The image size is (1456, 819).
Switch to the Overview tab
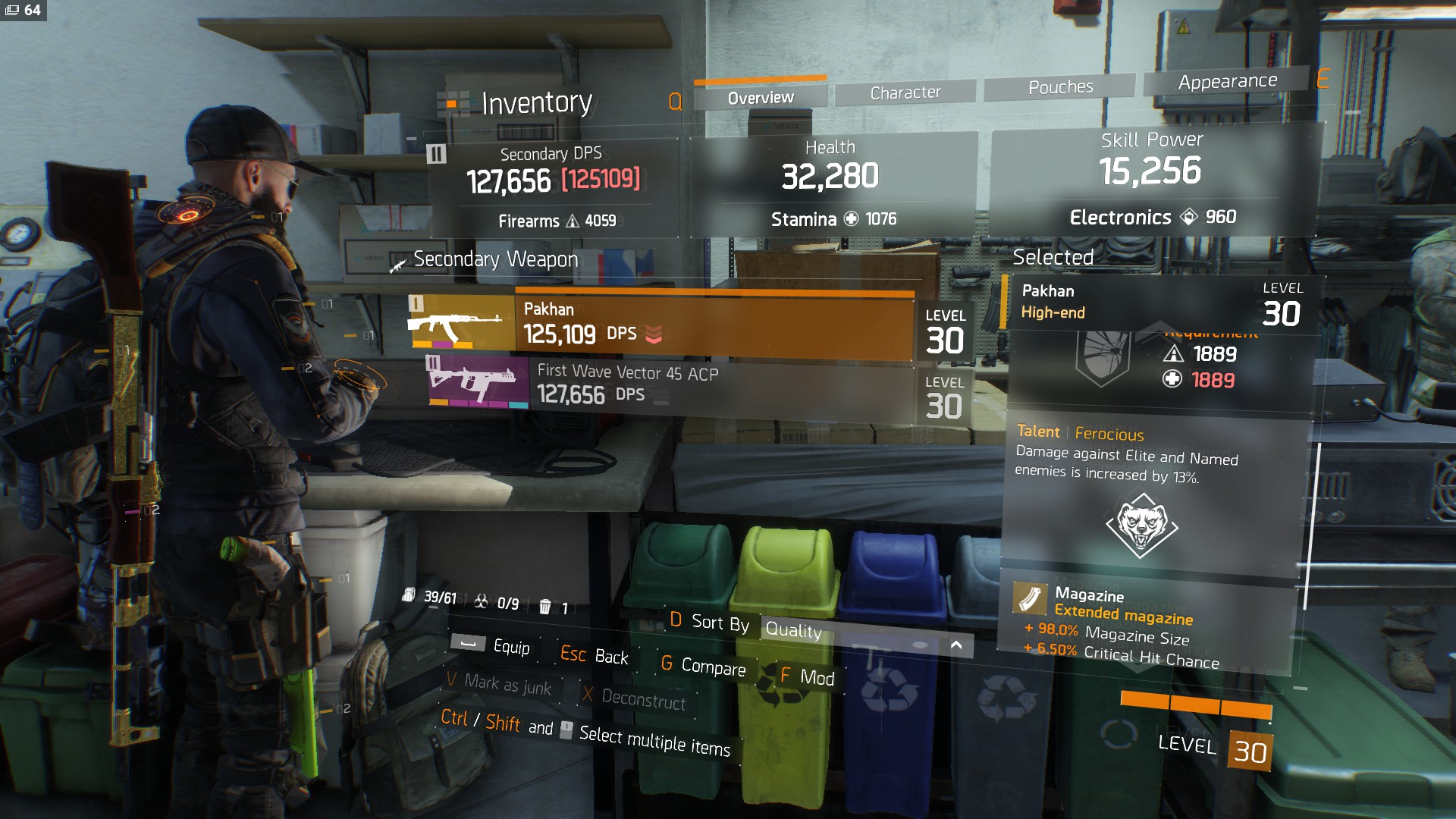(760, 97)
